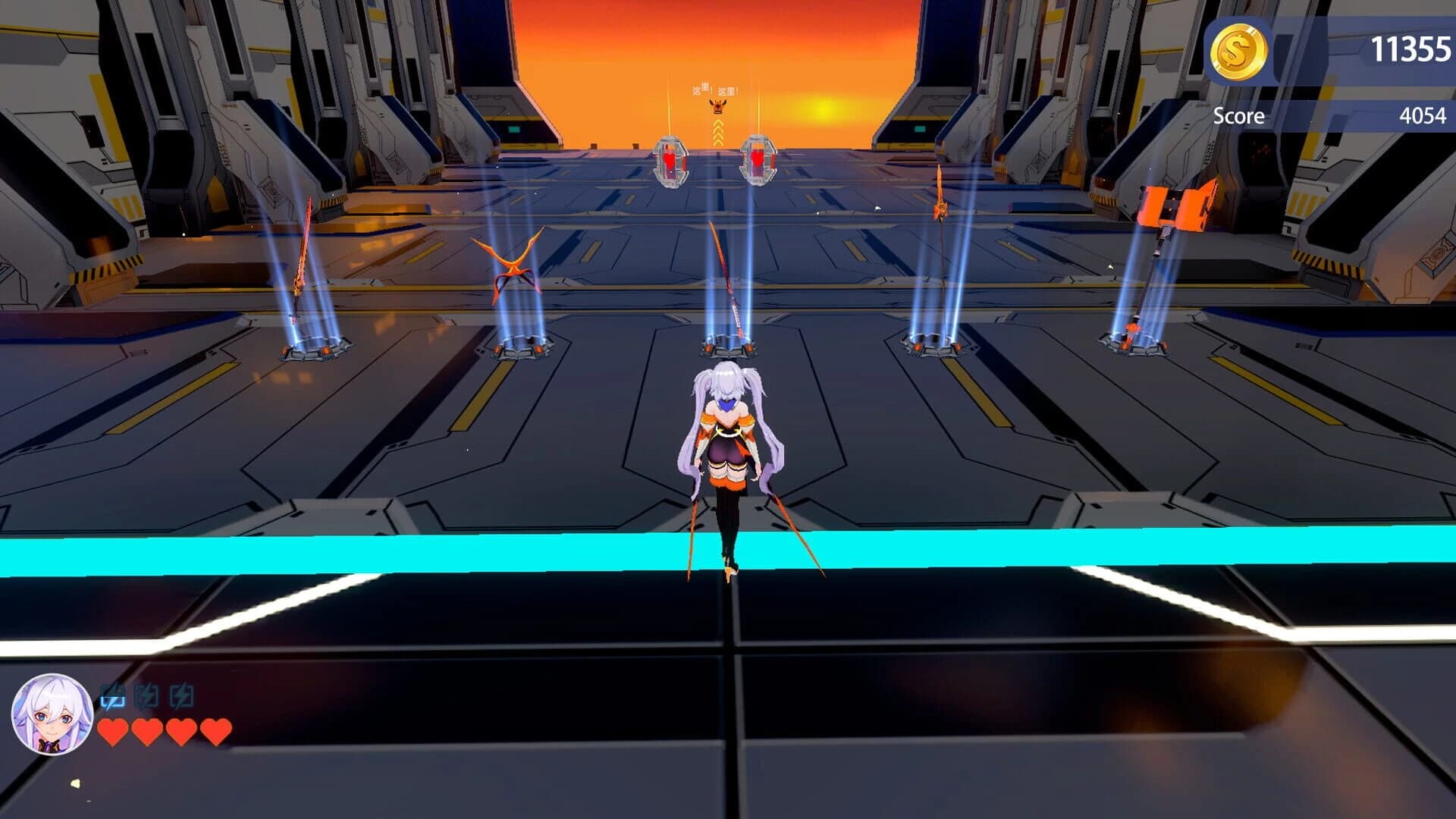Click the score value 4054
The height and width of the screenshot is (819, 1456).
point(1422,115)
